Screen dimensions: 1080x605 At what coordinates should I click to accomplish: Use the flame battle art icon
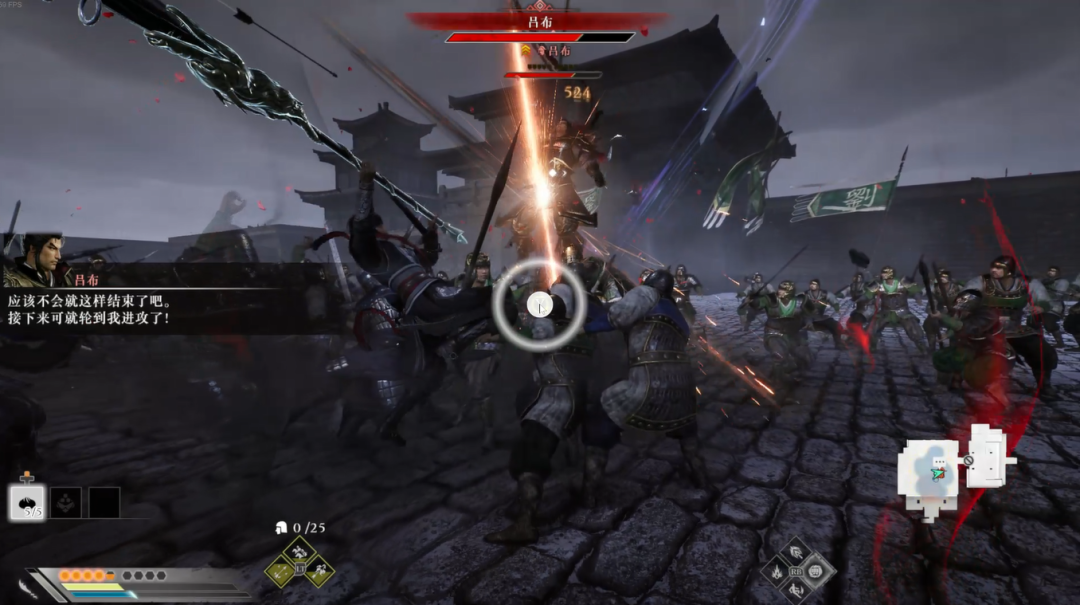(x=776, y=572)
